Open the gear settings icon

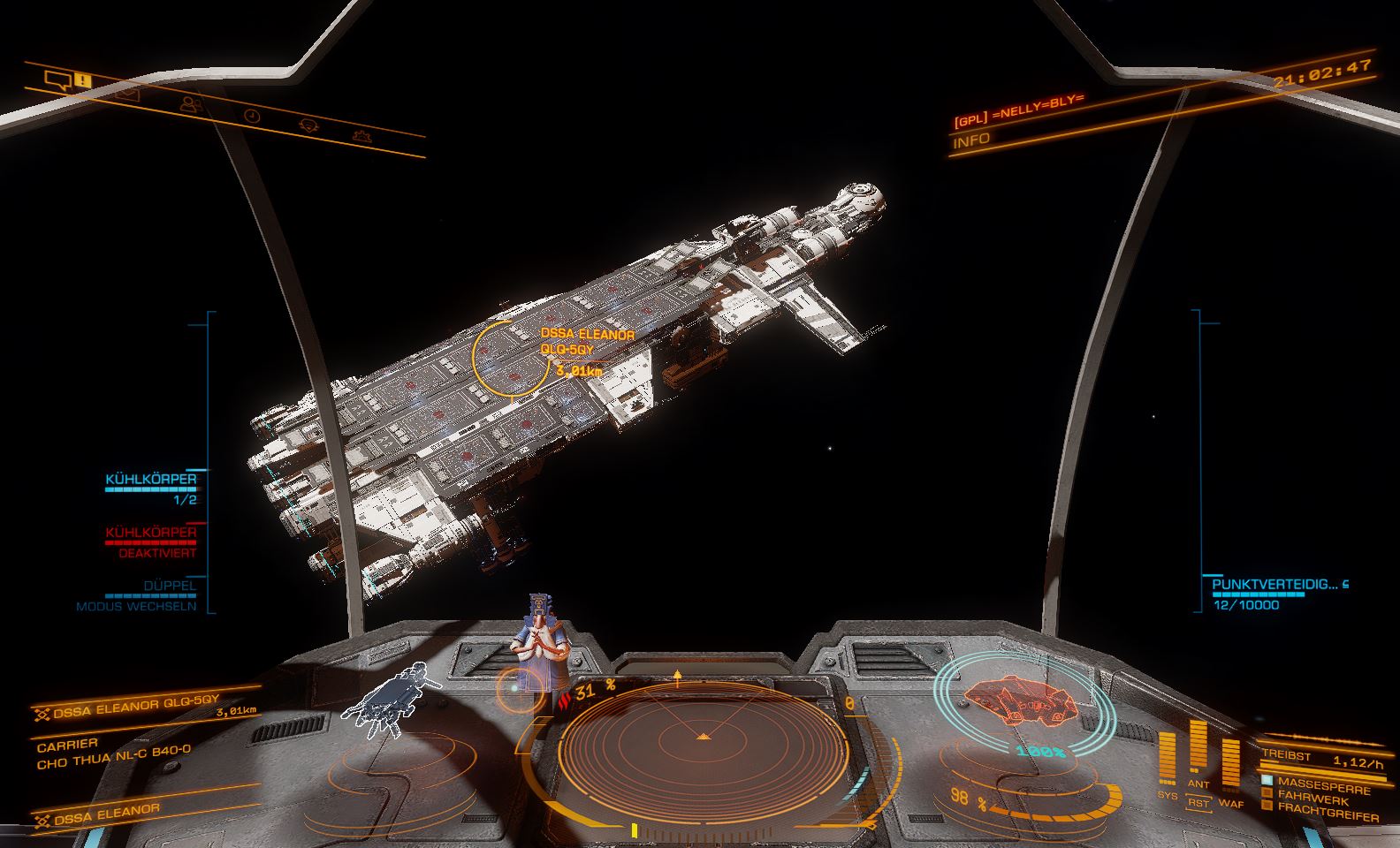tap(361, 135)
